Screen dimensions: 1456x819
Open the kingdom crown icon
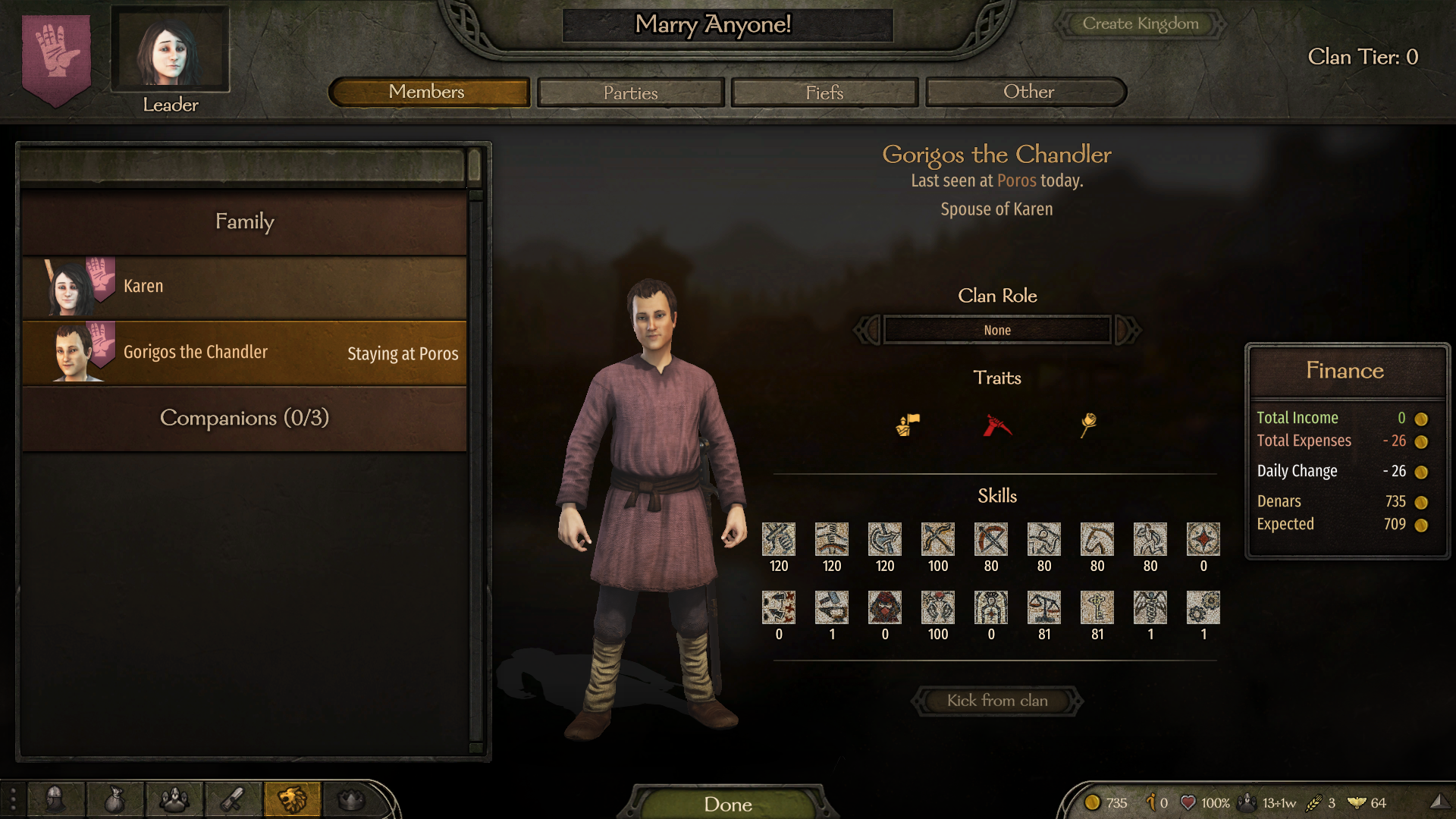tap(351, 799)
